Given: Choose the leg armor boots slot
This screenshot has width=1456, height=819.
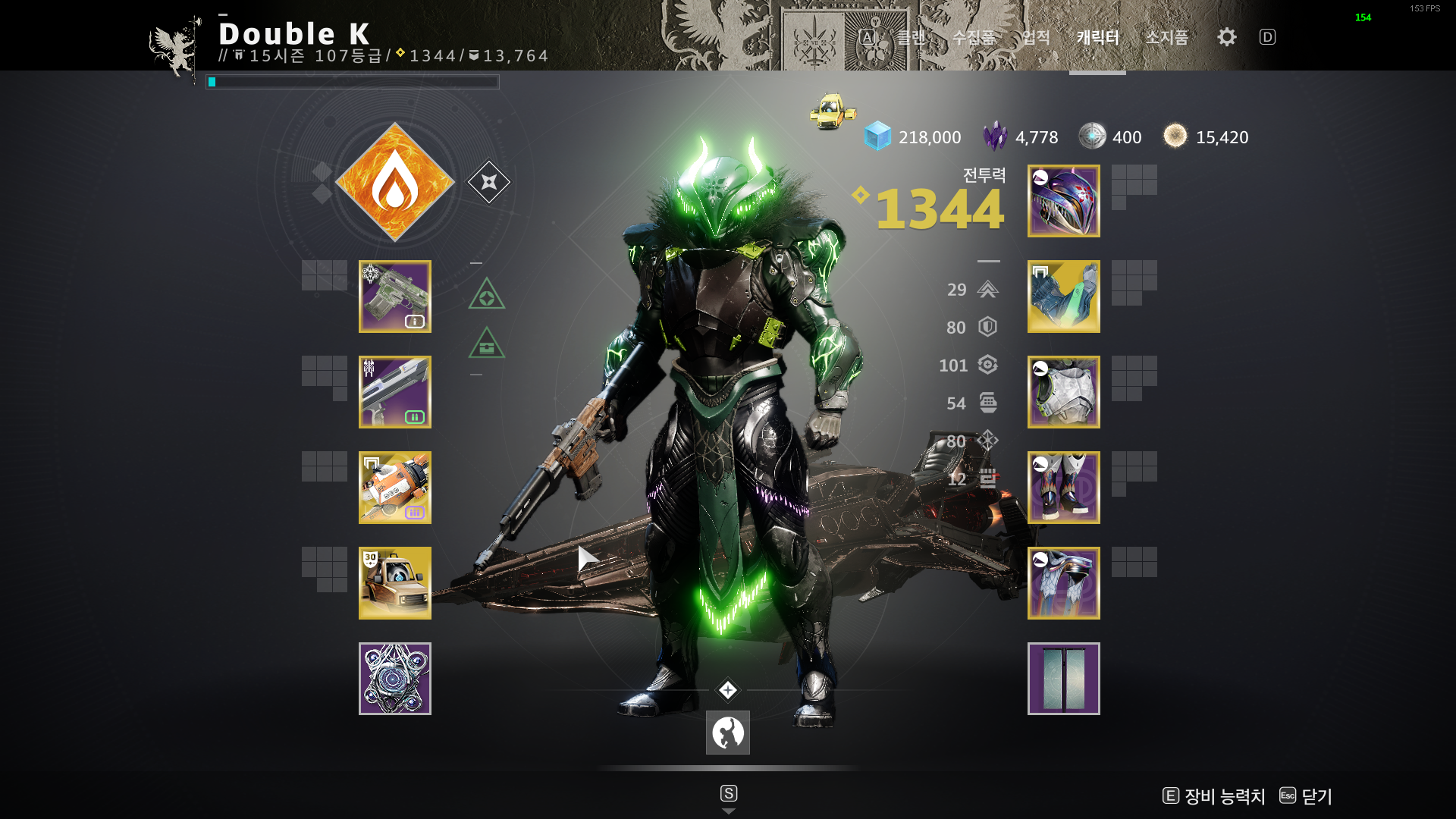Looking at the screenshot, I should 1064,488.
